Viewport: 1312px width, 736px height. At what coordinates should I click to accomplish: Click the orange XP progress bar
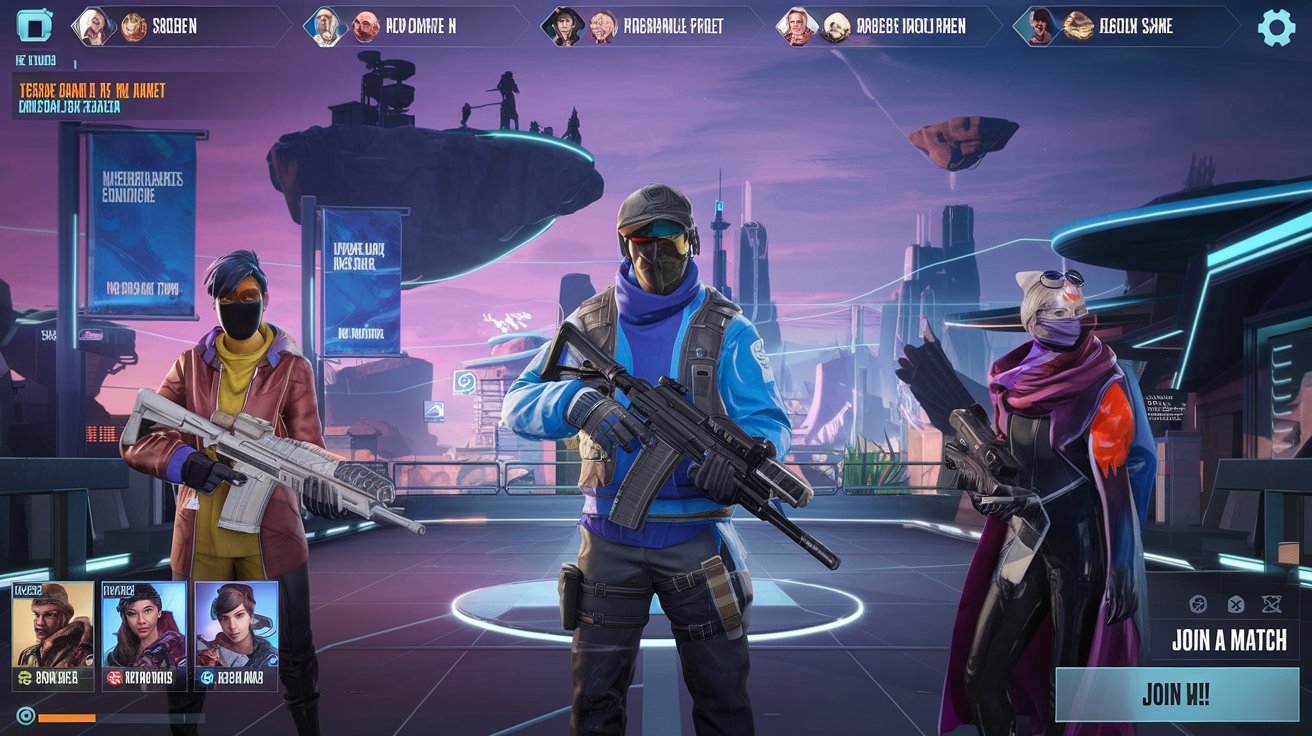66,717
